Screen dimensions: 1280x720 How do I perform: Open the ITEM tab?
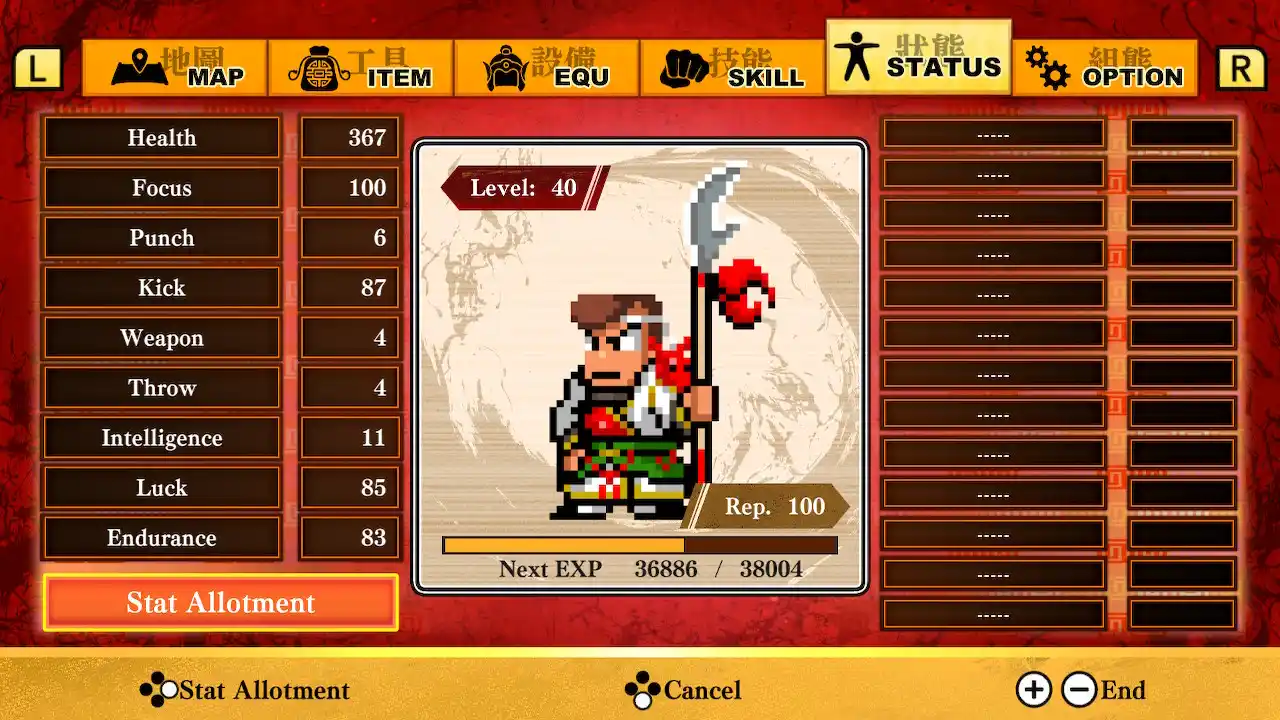pos(361,68)
